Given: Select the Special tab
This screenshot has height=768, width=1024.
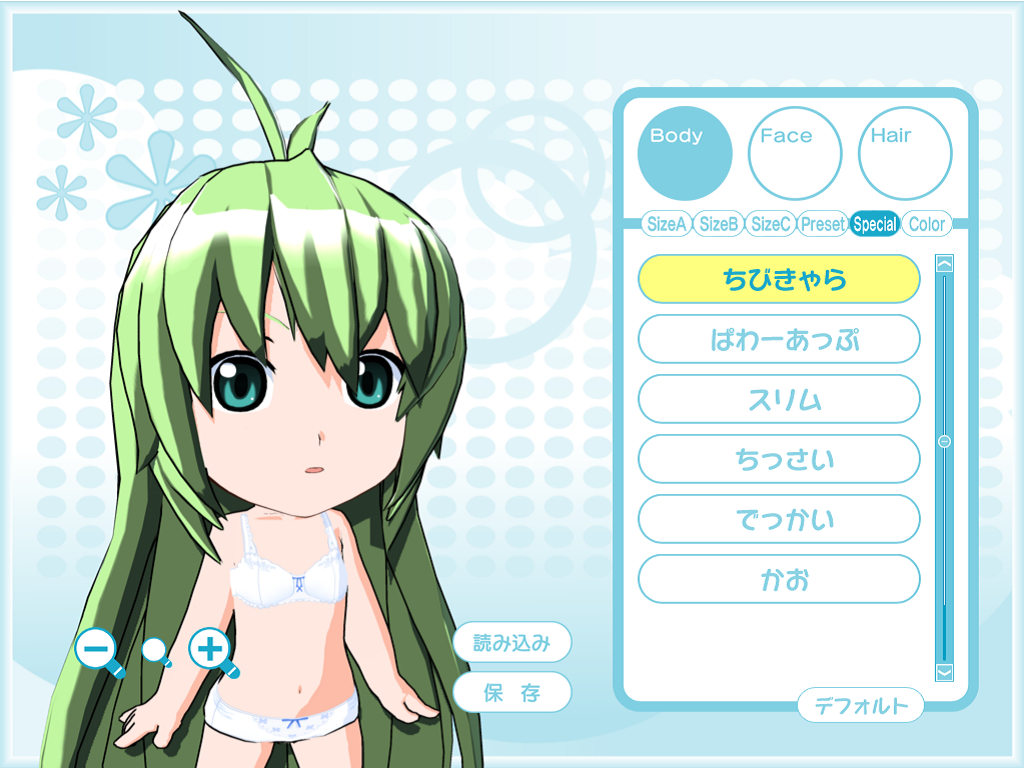Looking at the screenshot, I should click(x=875, y=224).
